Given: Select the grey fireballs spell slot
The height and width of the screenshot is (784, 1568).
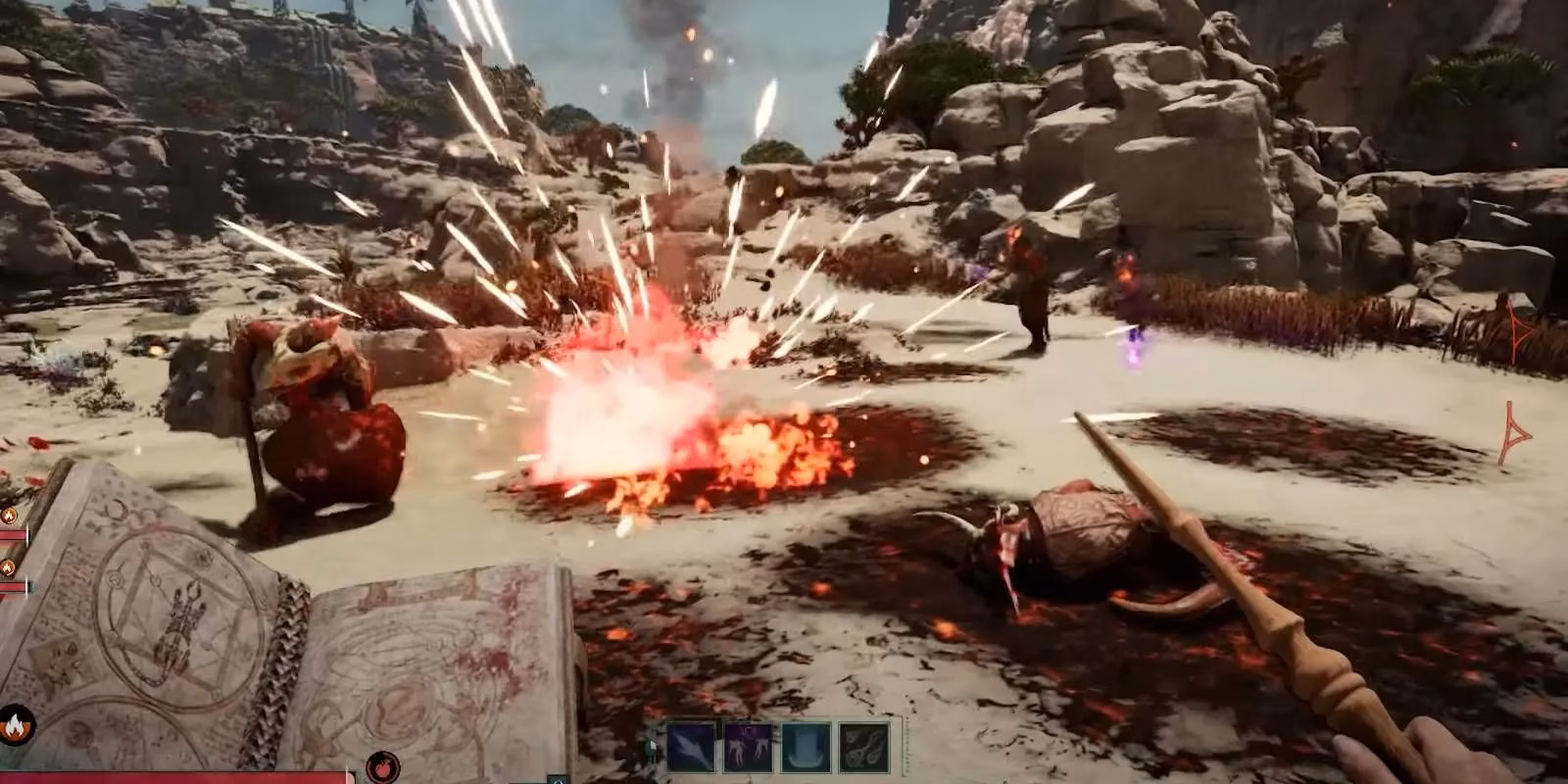Looking at the screenshot, I should 864,747.
